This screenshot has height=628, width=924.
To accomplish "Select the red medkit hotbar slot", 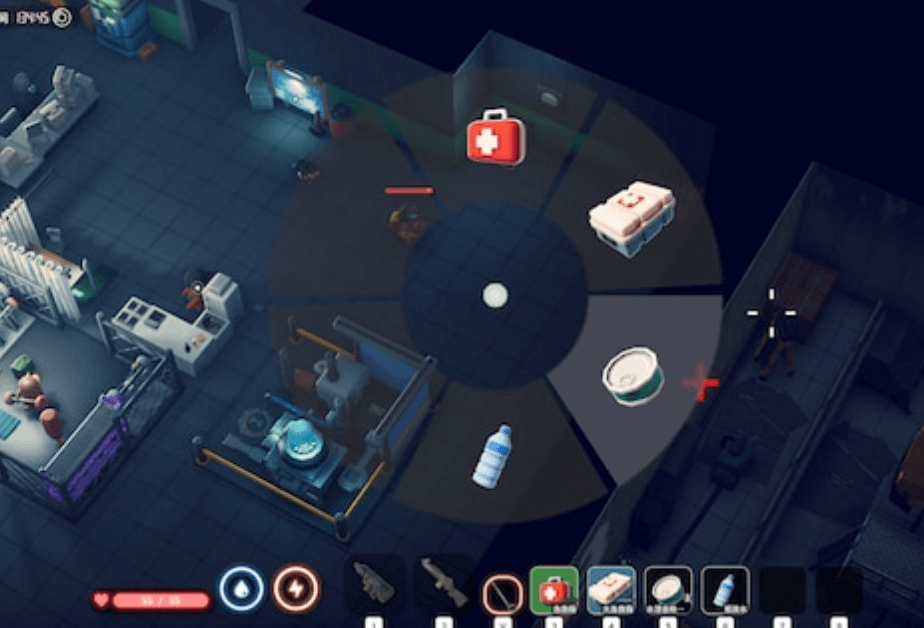I will tap(554, 590).
